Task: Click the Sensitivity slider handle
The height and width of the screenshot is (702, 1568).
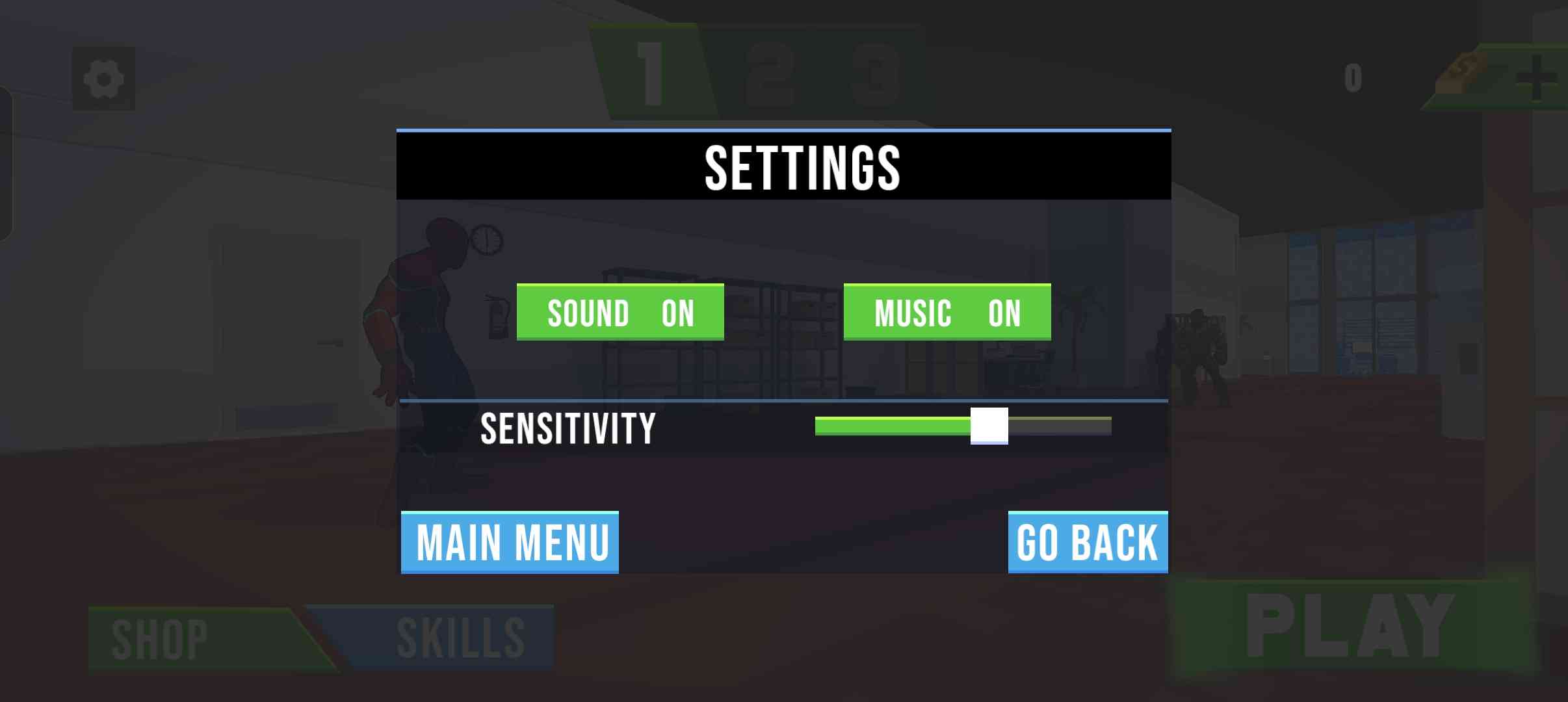Action: [989, 426]
